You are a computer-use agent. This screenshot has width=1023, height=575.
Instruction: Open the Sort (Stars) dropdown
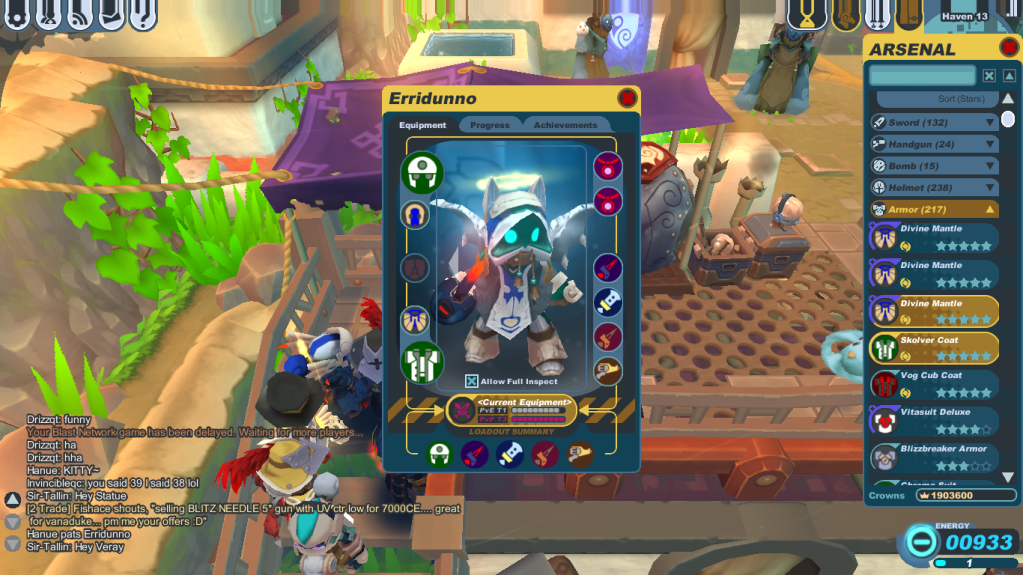click(936, 99)
